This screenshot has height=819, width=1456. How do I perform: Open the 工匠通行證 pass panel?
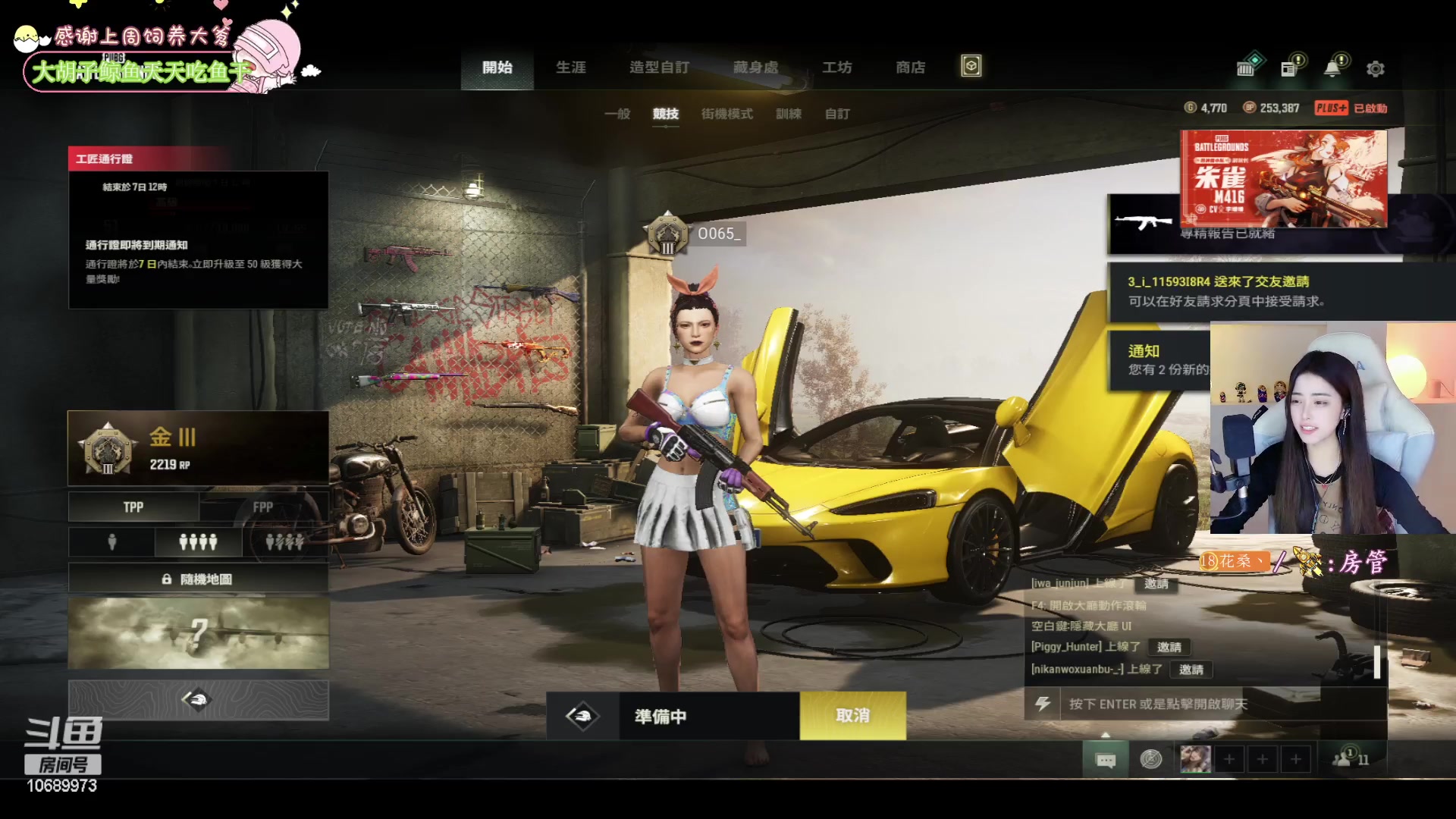coord(198,227)
